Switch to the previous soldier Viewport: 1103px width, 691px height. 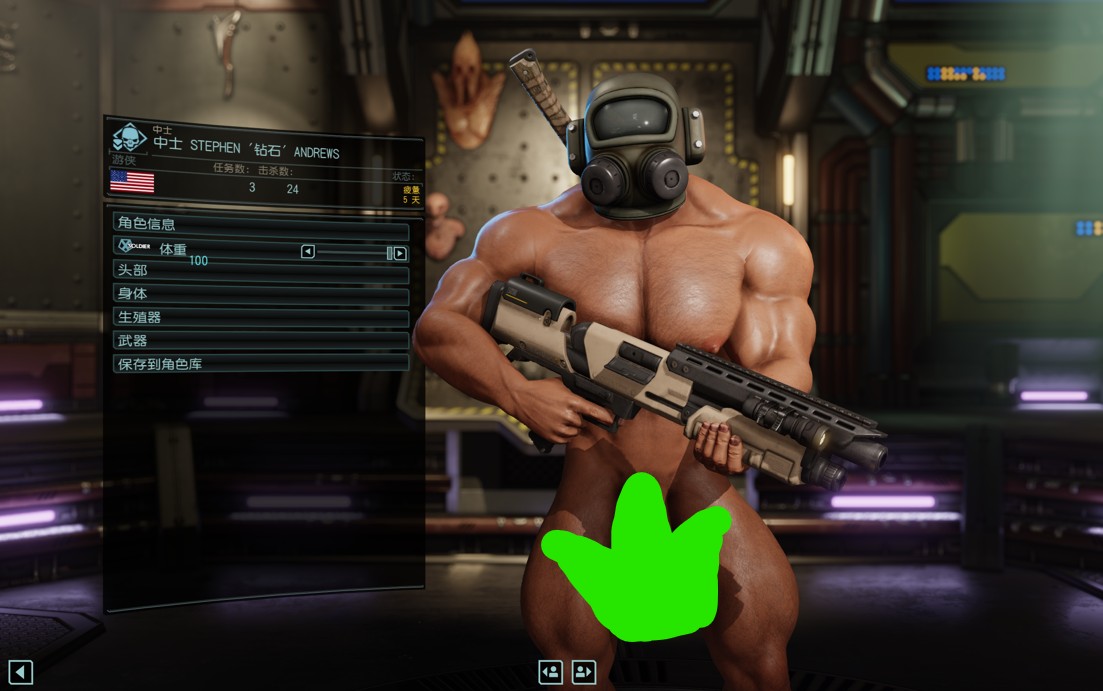coord(549,671)
